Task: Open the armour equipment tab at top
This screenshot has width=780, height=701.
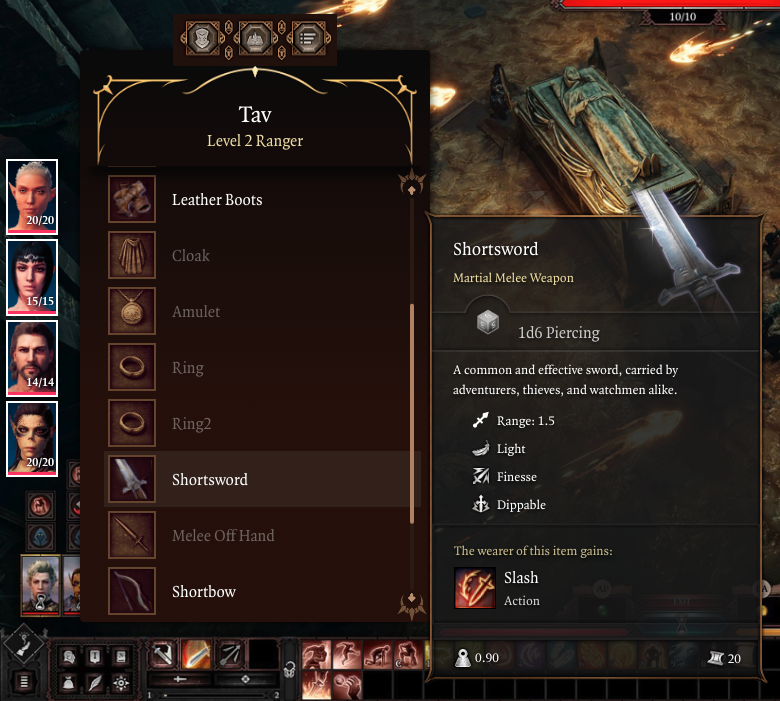Action: coord(203,39)
